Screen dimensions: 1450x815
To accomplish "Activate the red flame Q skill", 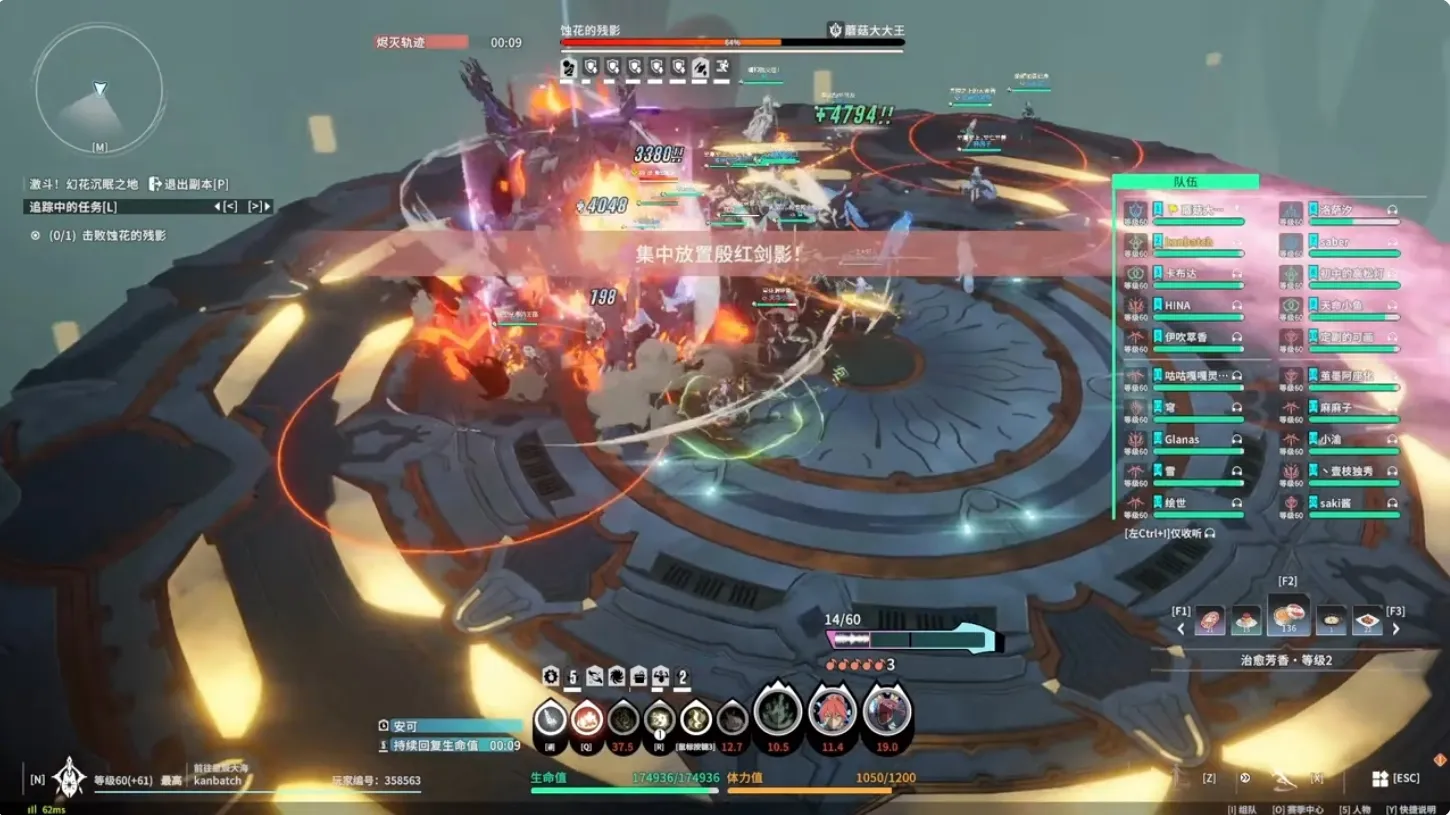I will [x=586, y=719].
